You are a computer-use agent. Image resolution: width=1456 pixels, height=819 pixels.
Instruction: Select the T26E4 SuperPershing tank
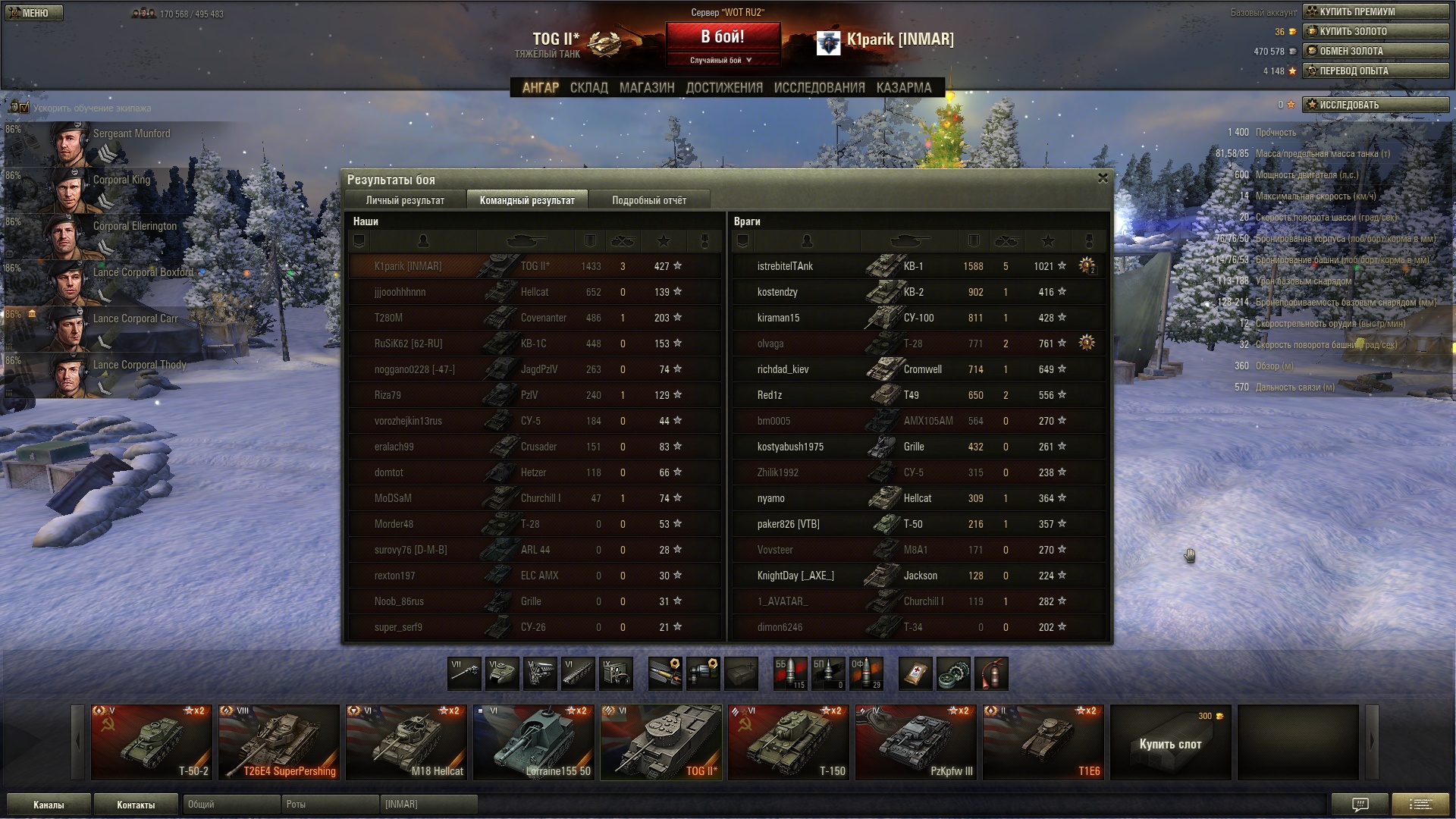[279, 742]
